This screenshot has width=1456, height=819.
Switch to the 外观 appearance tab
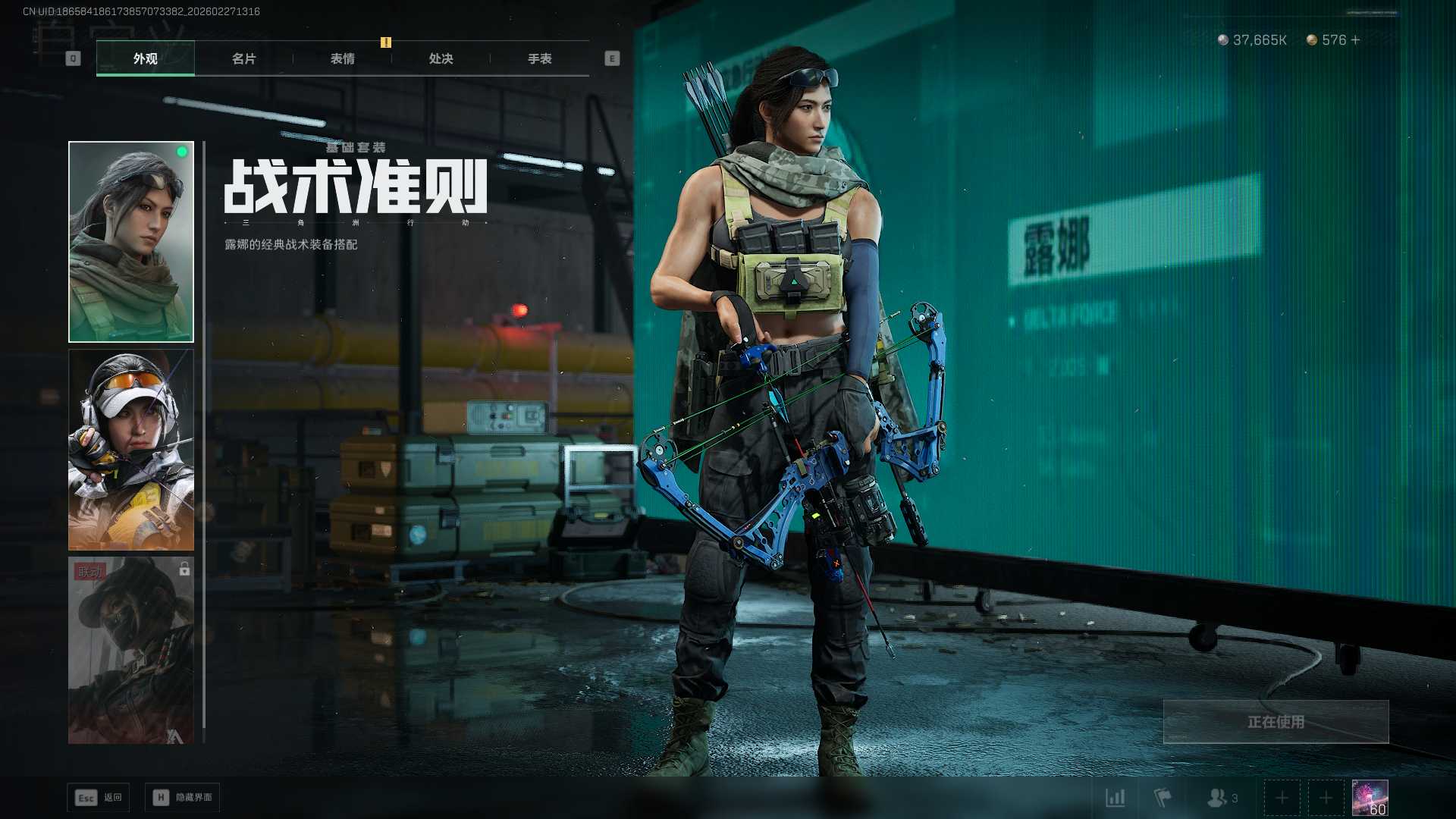click(145, 58)
